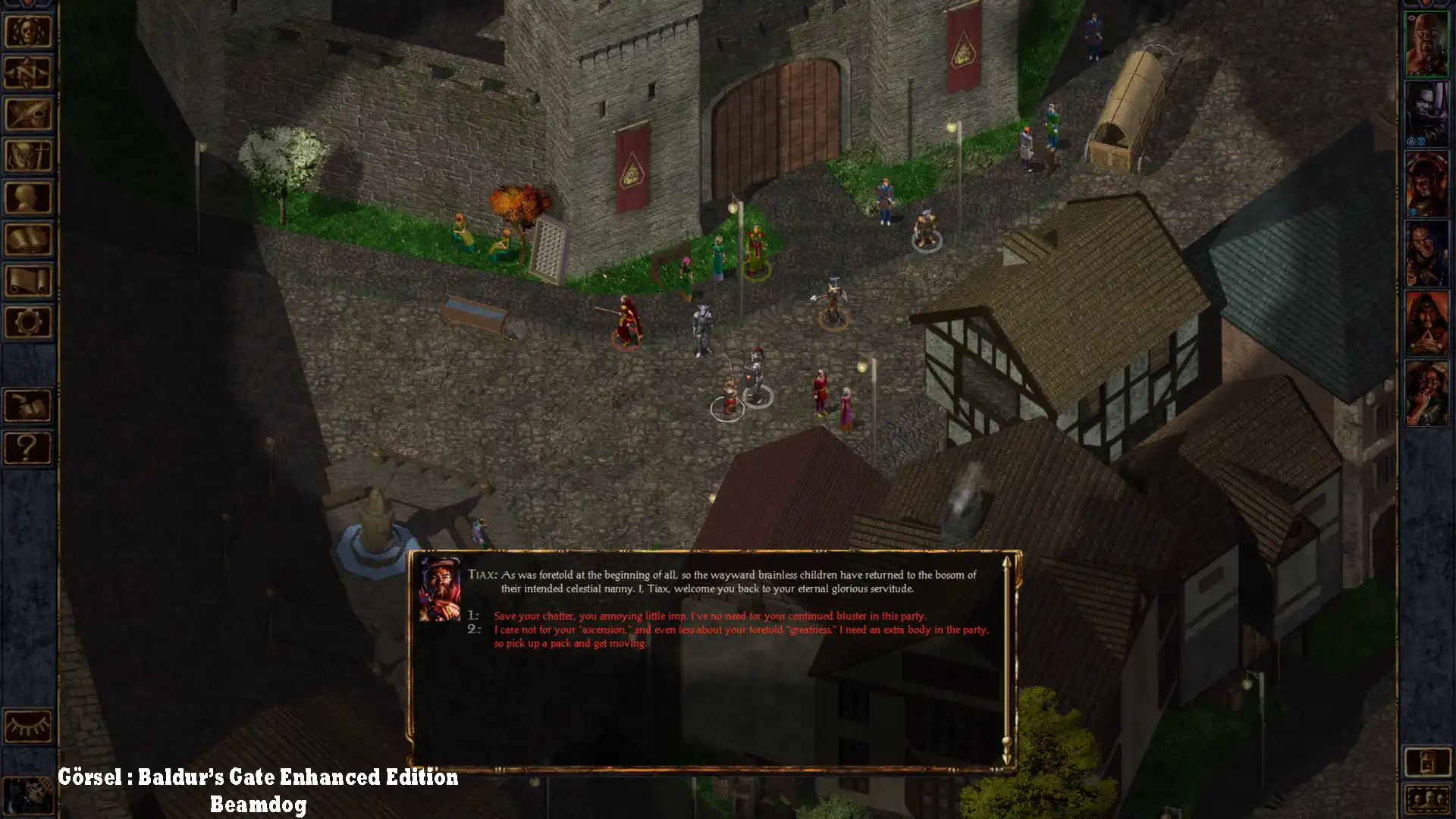Click the book with arrow icon
Viewport: 1456px width, 819px height.
(x=28, y=406)
